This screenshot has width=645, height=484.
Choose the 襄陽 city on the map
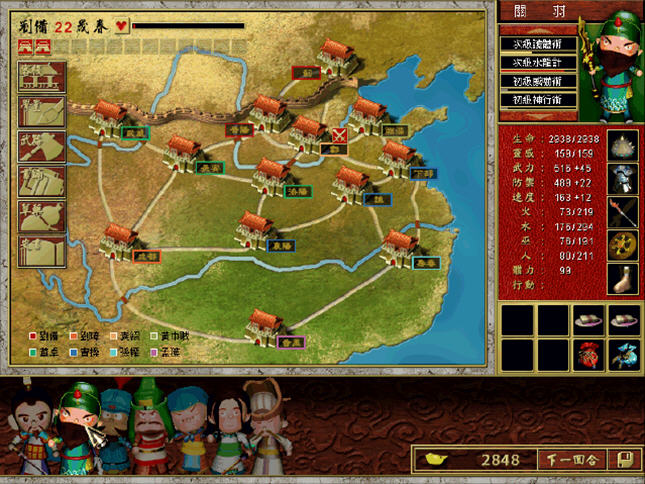click(257, 229)
